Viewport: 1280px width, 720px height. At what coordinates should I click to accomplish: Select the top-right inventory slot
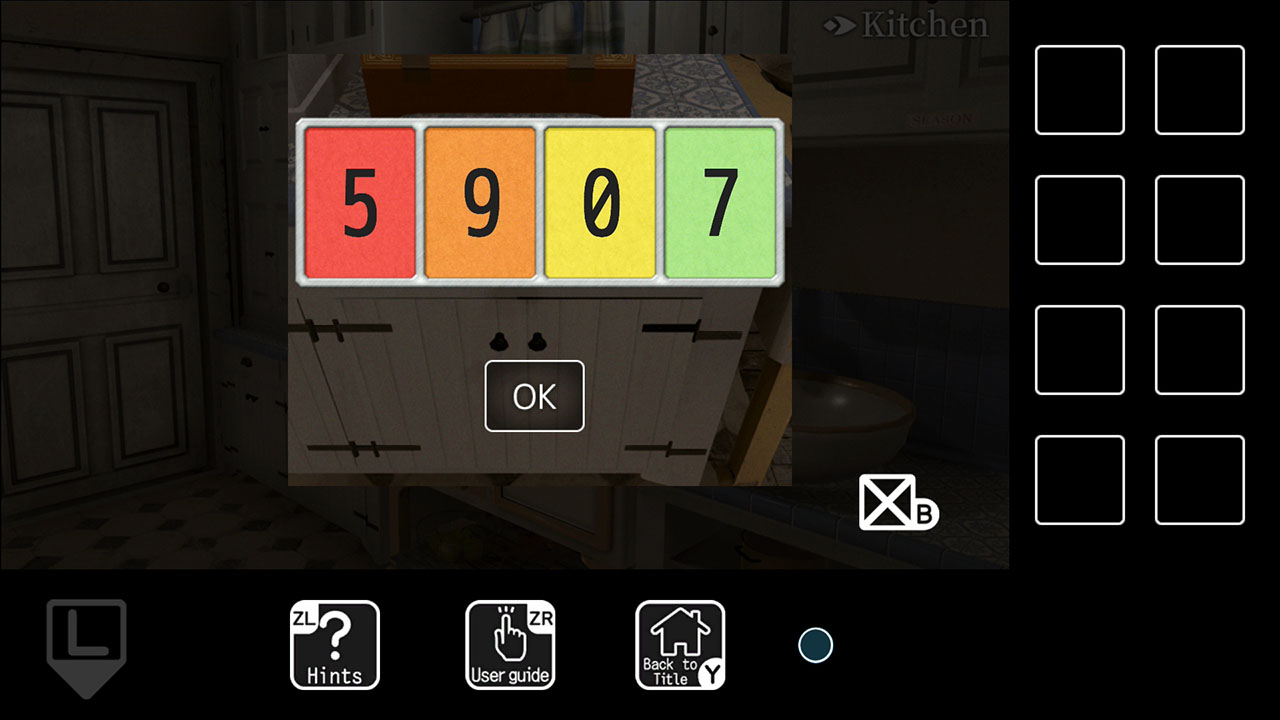coord(1199,88)
